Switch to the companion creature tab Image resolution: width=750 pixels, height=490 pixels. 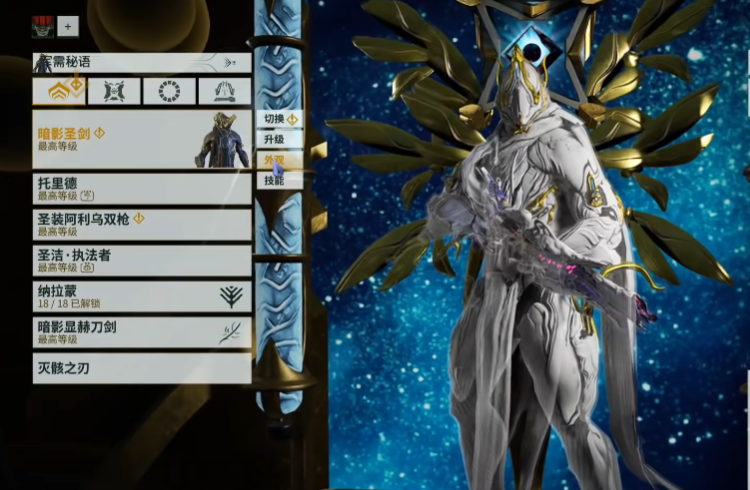pos(113,91)
